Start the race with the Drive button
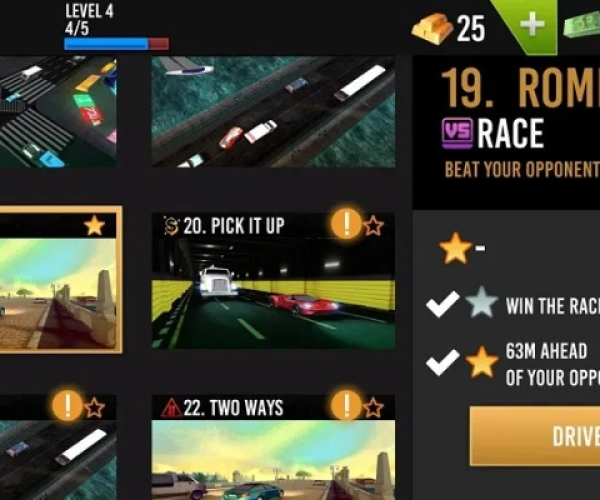 536,437
